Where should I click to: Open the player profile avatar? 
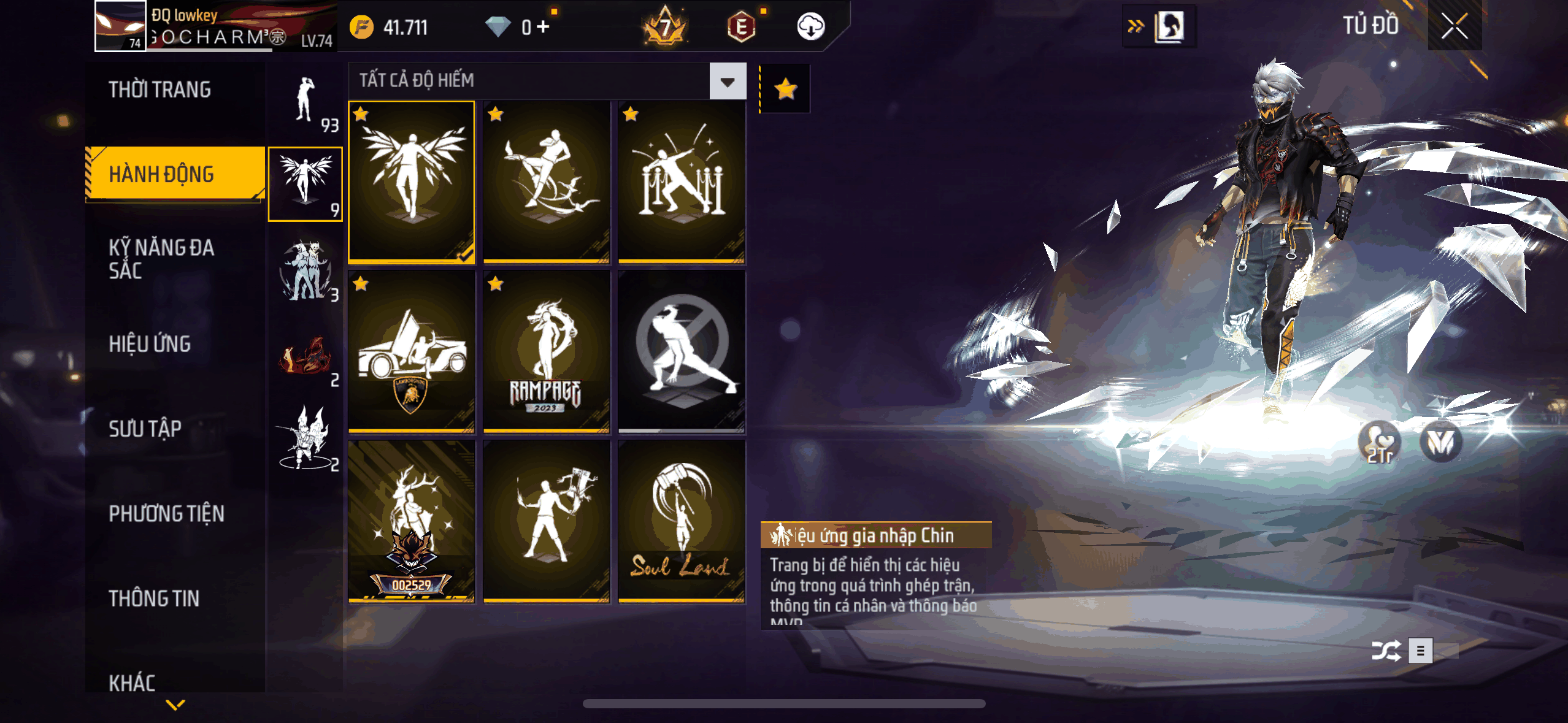[120, 26]
